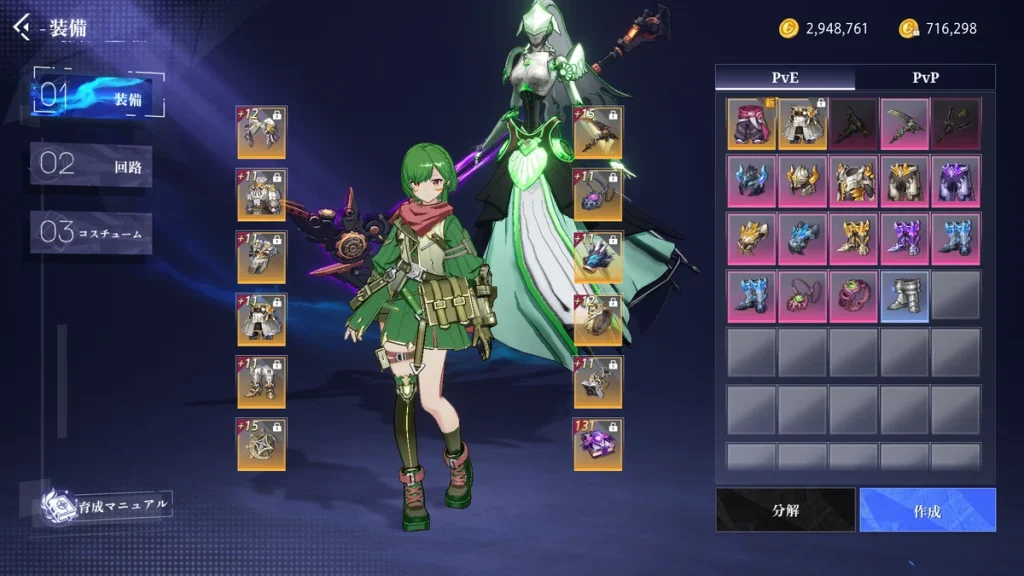Select the purple trousers inventory item

955,181
